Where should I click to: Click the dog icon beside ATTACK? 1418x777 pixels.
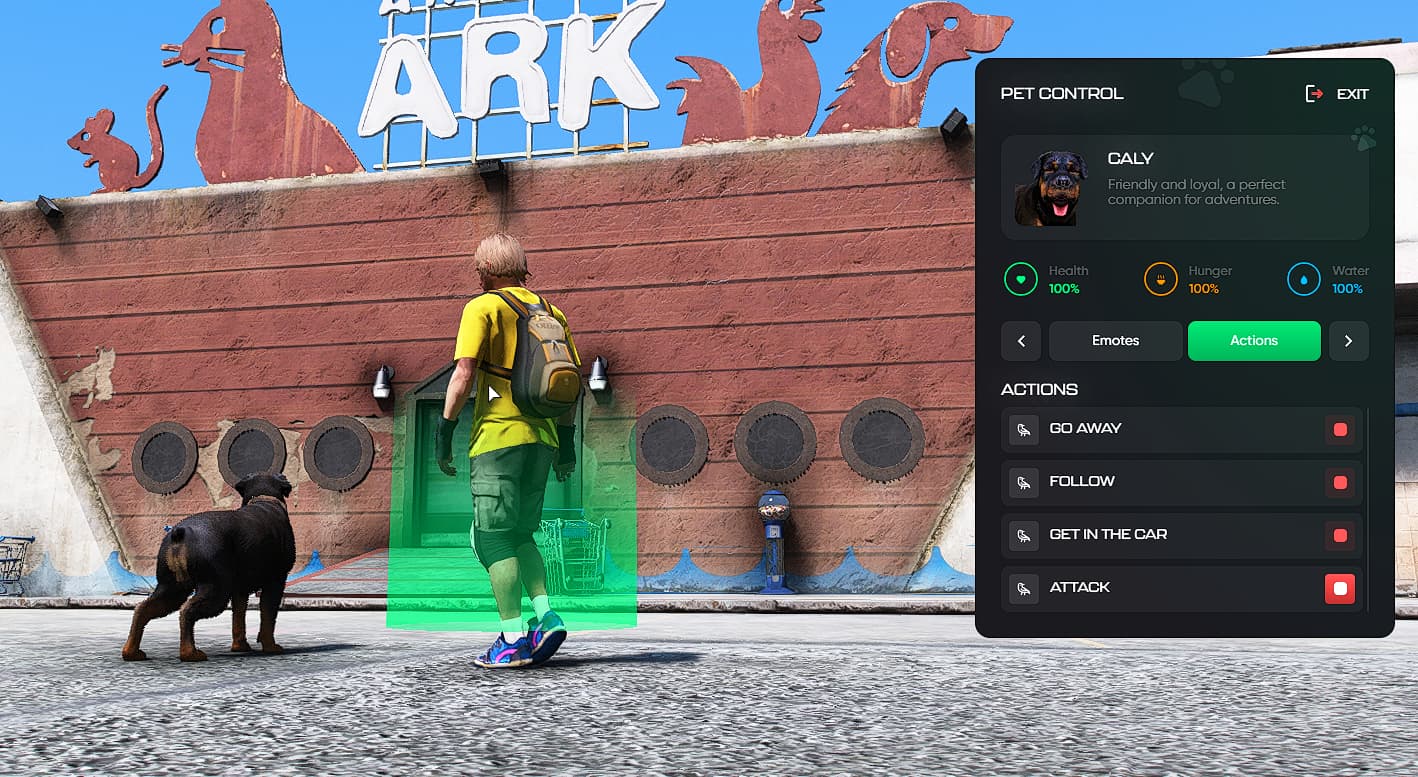pyautogui.click(x=1023, y=588)
